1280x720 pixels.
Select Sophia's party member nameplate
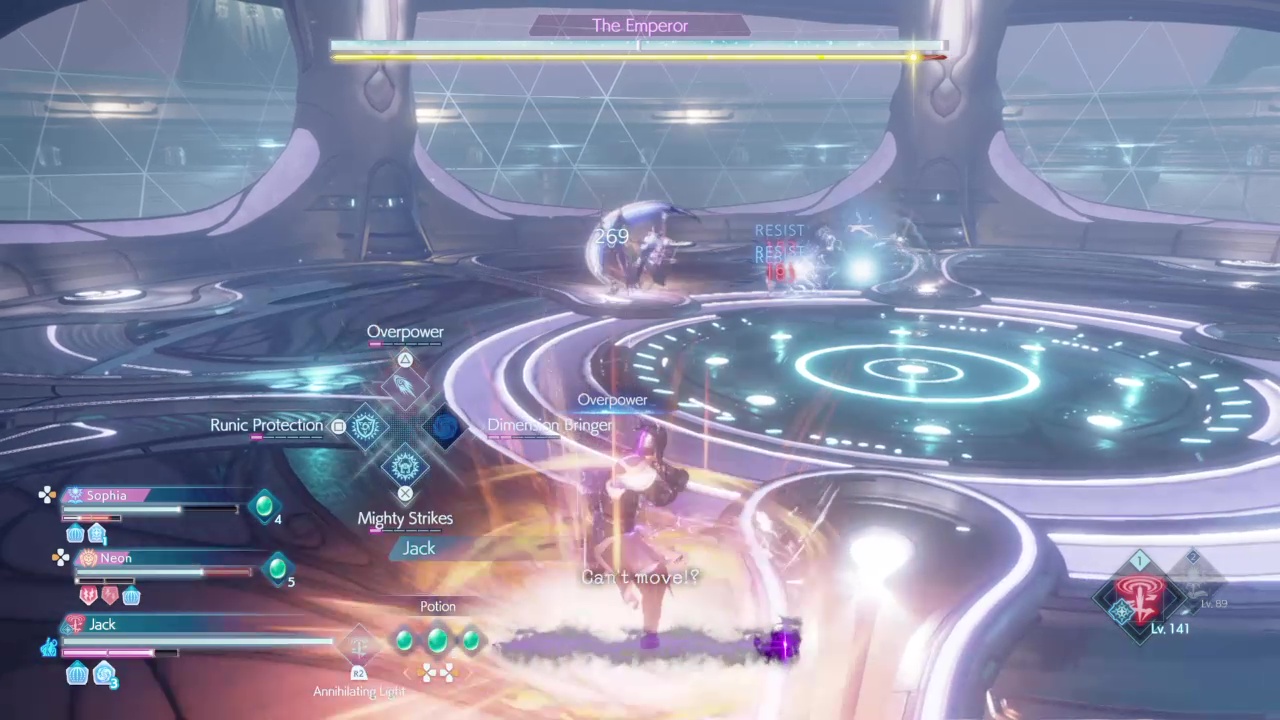point(106,495)
